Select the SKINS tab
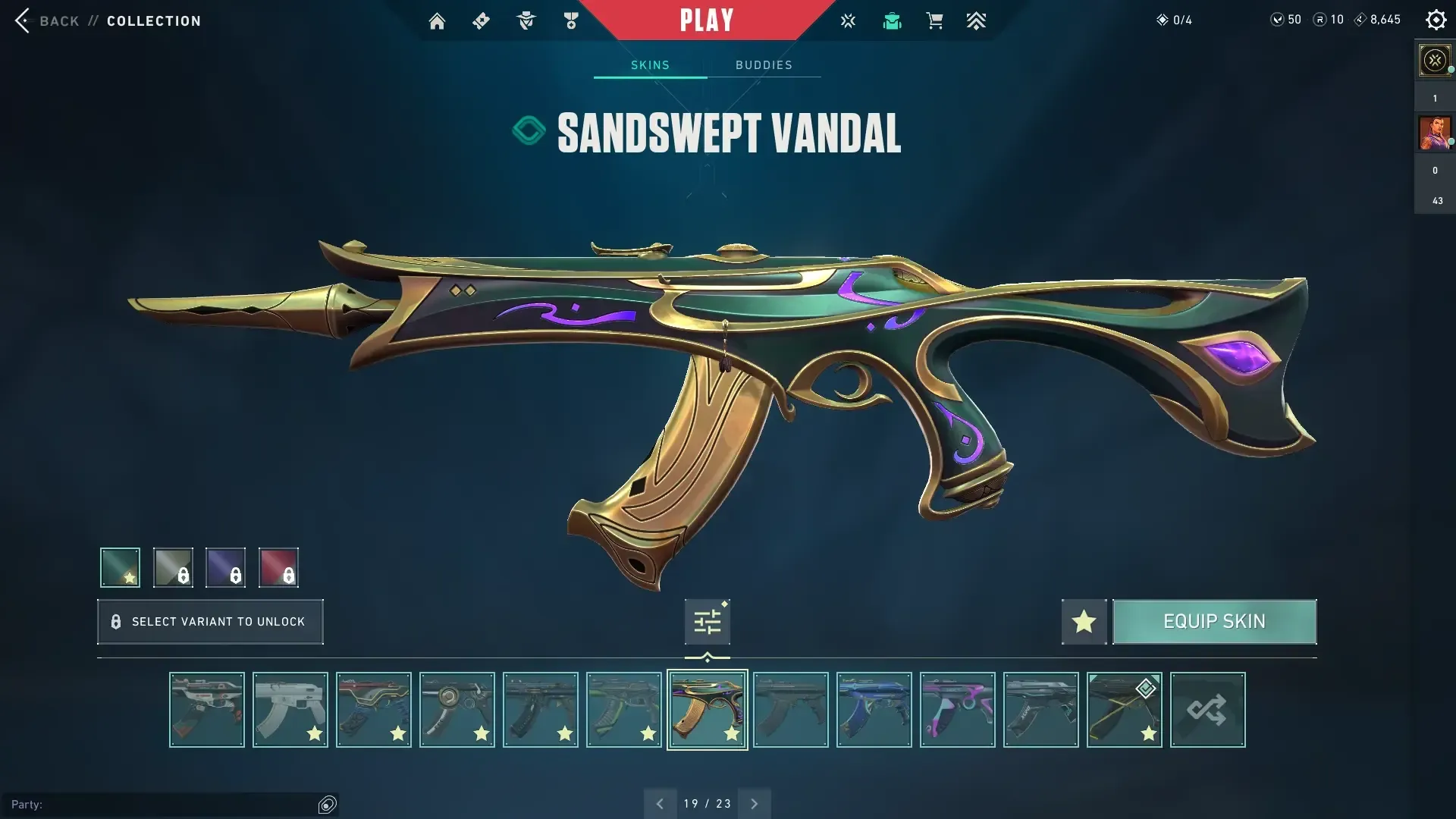The width and height of the screenshot is (1456, 819). point(650,65)
